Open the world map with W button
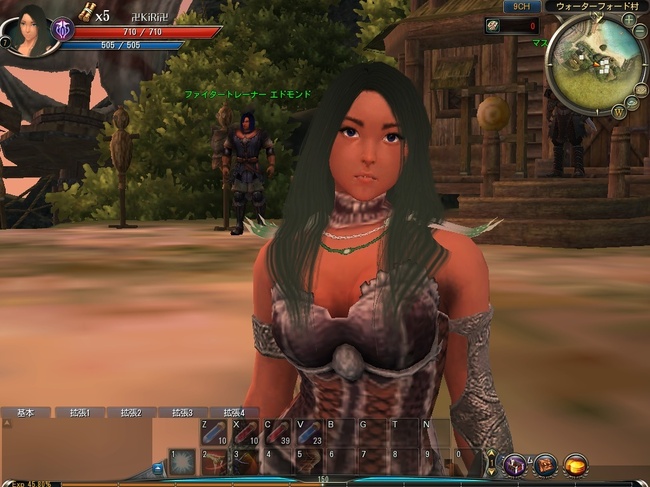 [x=621, y=110]
